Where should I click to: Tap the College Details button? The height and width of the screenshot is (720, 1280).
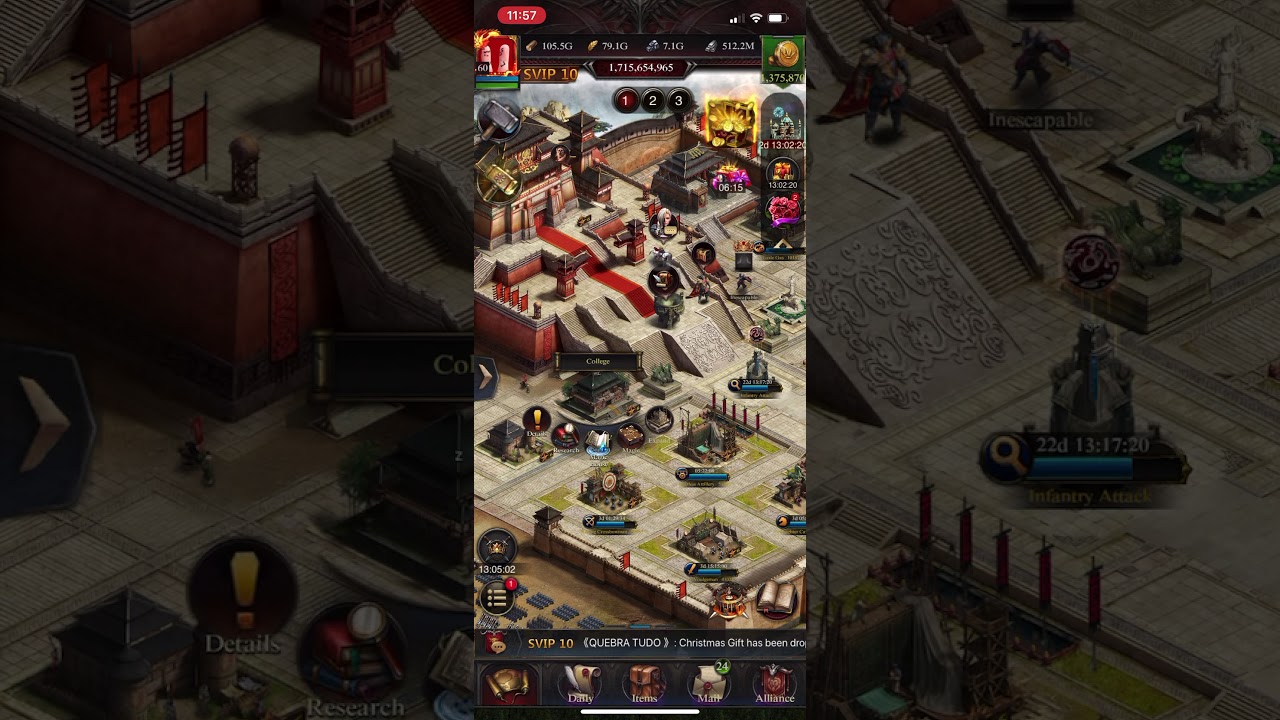(537, 421)
